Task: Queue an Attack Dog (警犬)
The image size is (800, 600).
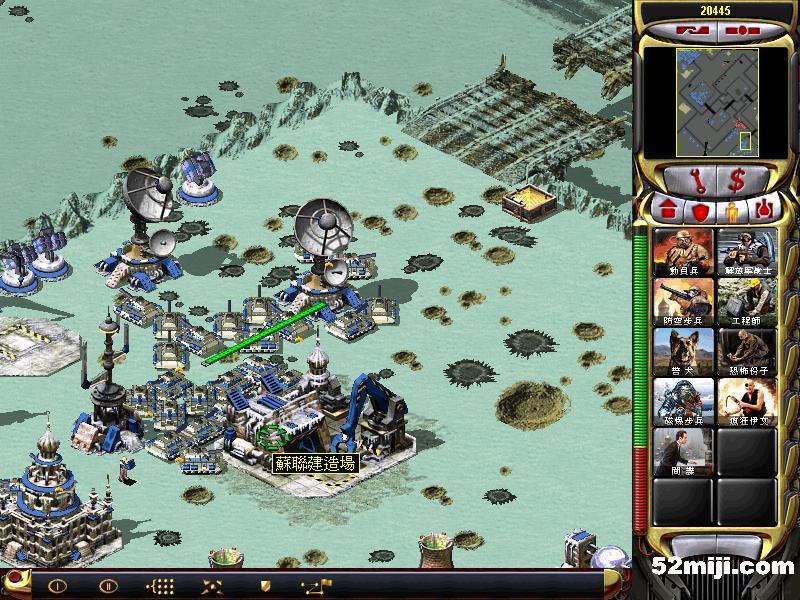Action: point(684,352)
